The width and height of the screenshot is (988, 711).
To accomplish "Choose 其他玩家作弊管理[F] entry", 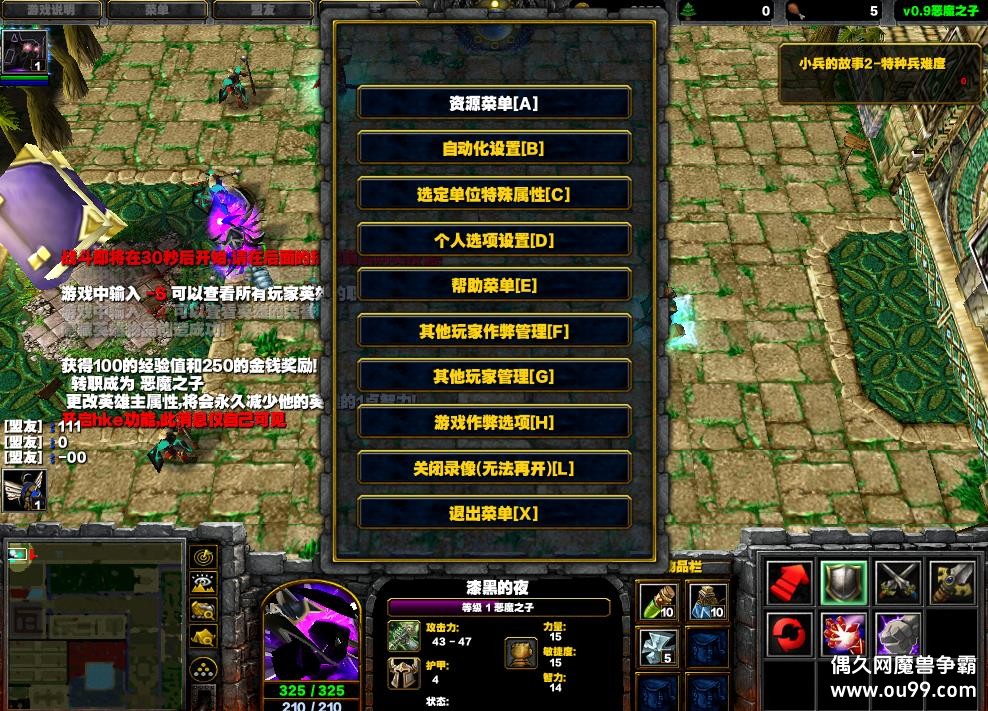I will [x=494, y=331].
